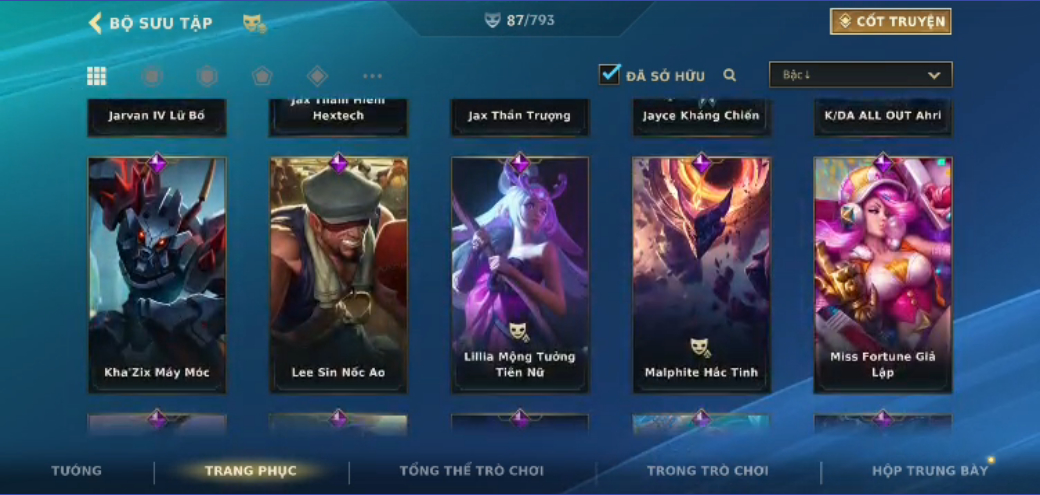This screenshot has width=1040, height=495.
Task: Switch to the Tổng Thể Trò Chơi tab
Action: click(471, 470)
